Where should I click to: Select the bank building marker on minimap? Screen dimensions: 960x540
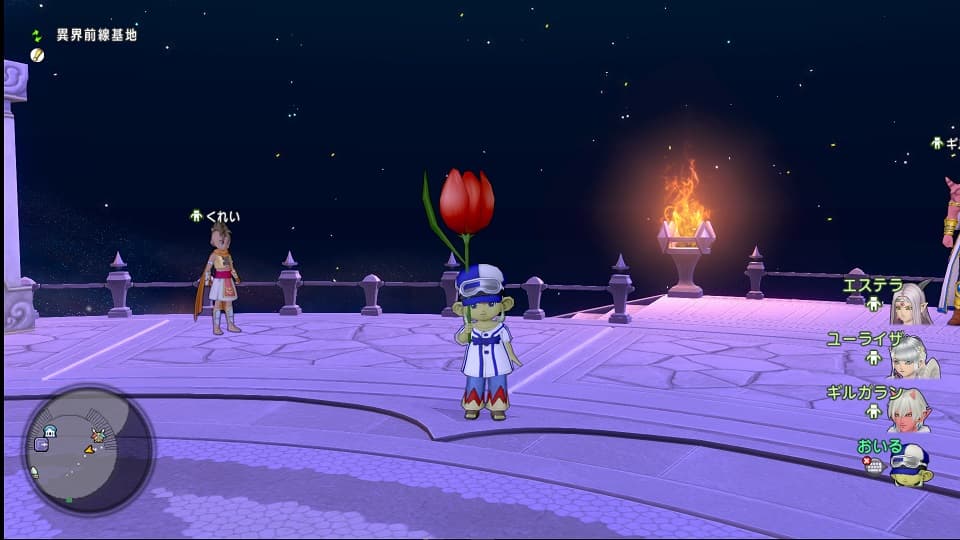tap(50, 431)
